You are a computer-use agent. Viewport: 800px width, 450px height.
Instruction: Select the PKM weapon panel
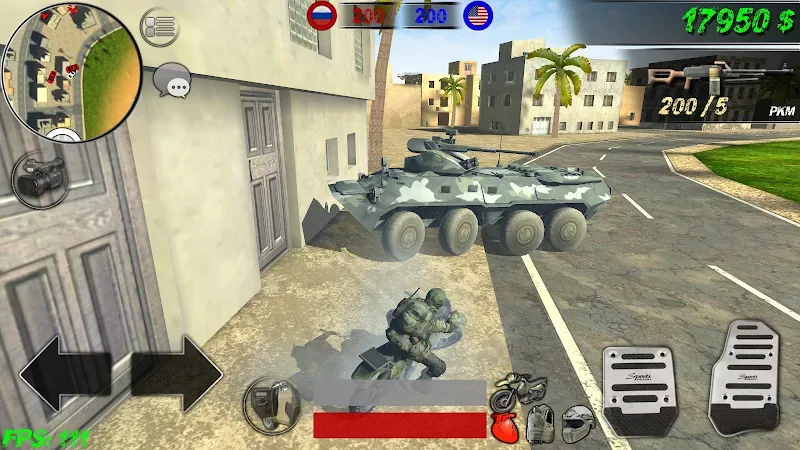pos(712,87)
